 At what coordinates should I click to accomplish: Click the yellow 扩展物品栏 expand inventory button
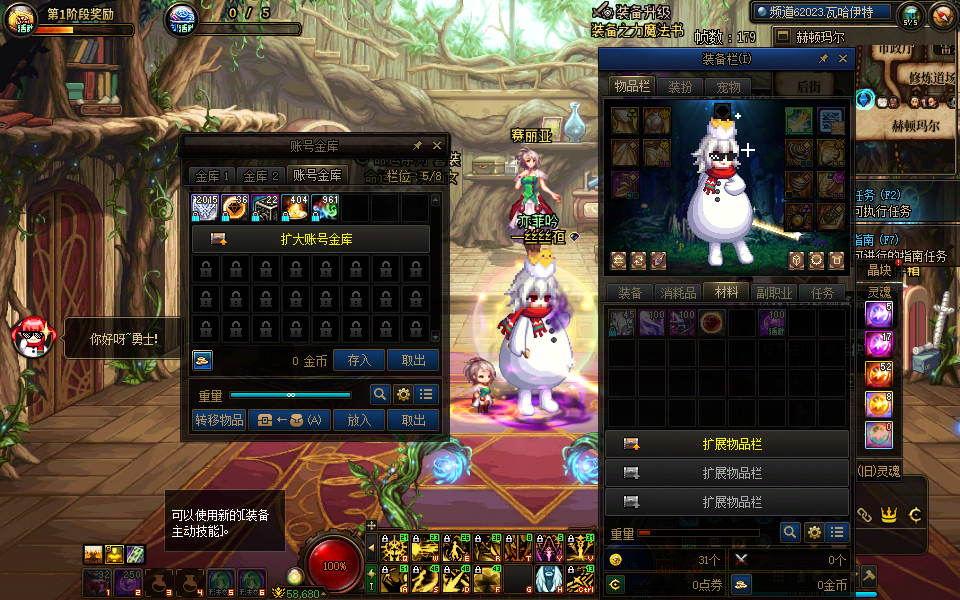727,444
